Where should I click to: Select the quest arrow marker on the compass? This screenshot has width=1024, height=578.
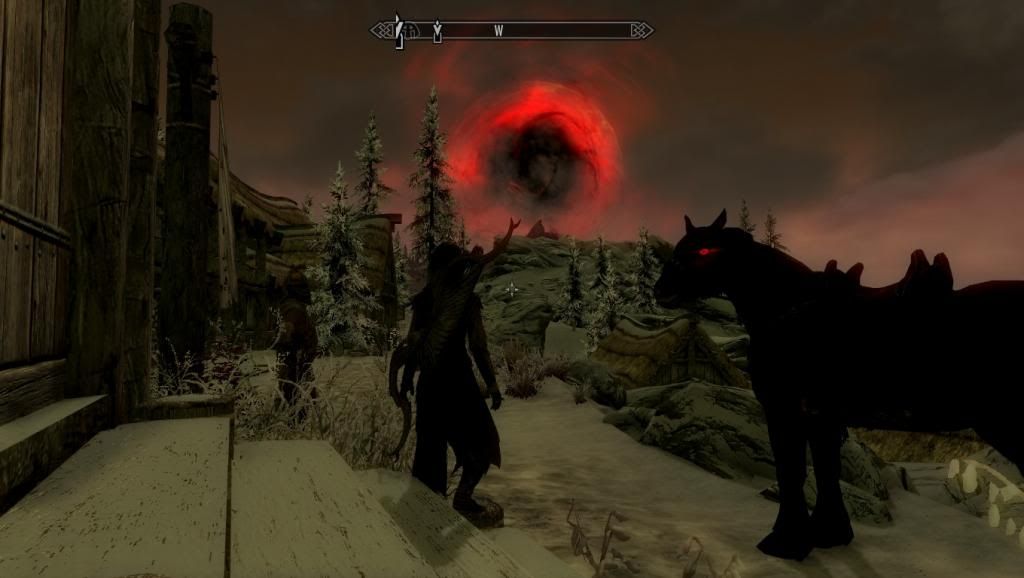point(437,32)
